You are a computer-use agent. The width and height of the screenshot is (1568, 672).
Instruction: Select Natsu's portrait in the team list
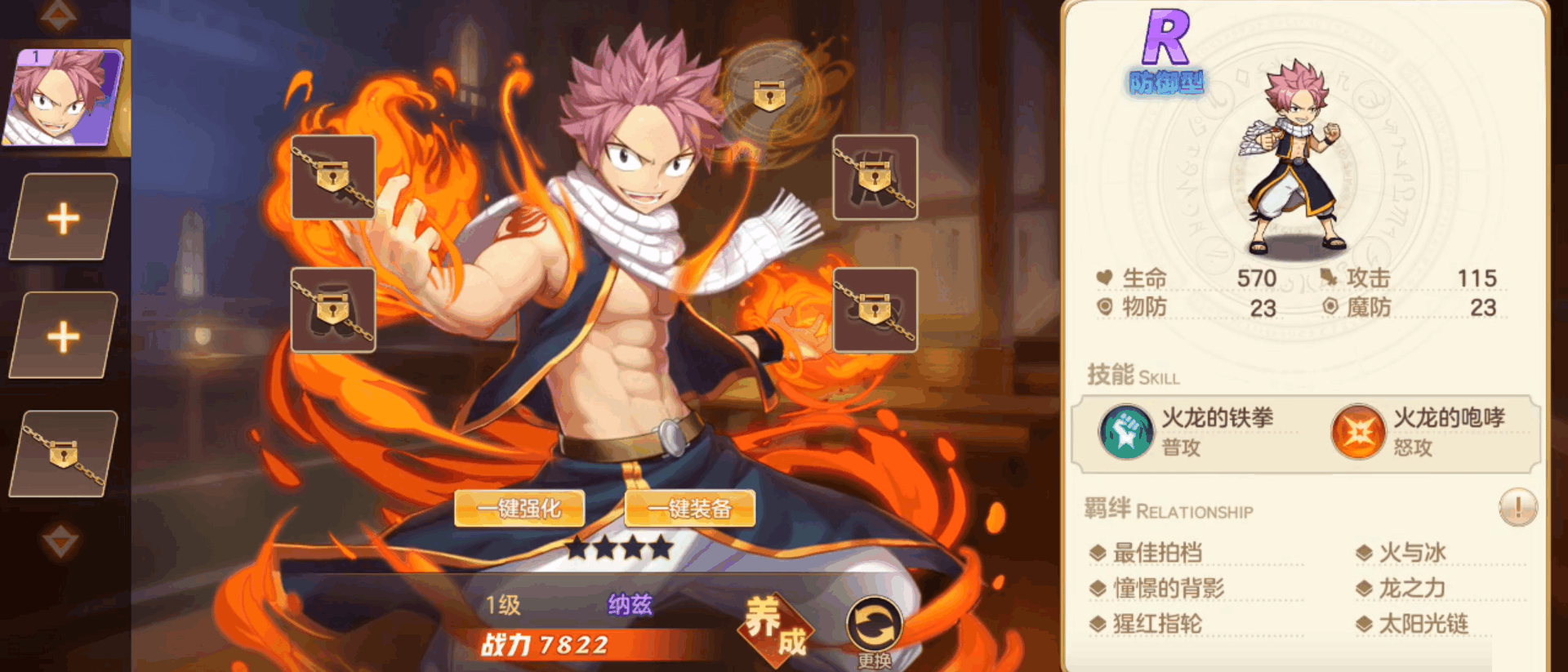point(64,97)
